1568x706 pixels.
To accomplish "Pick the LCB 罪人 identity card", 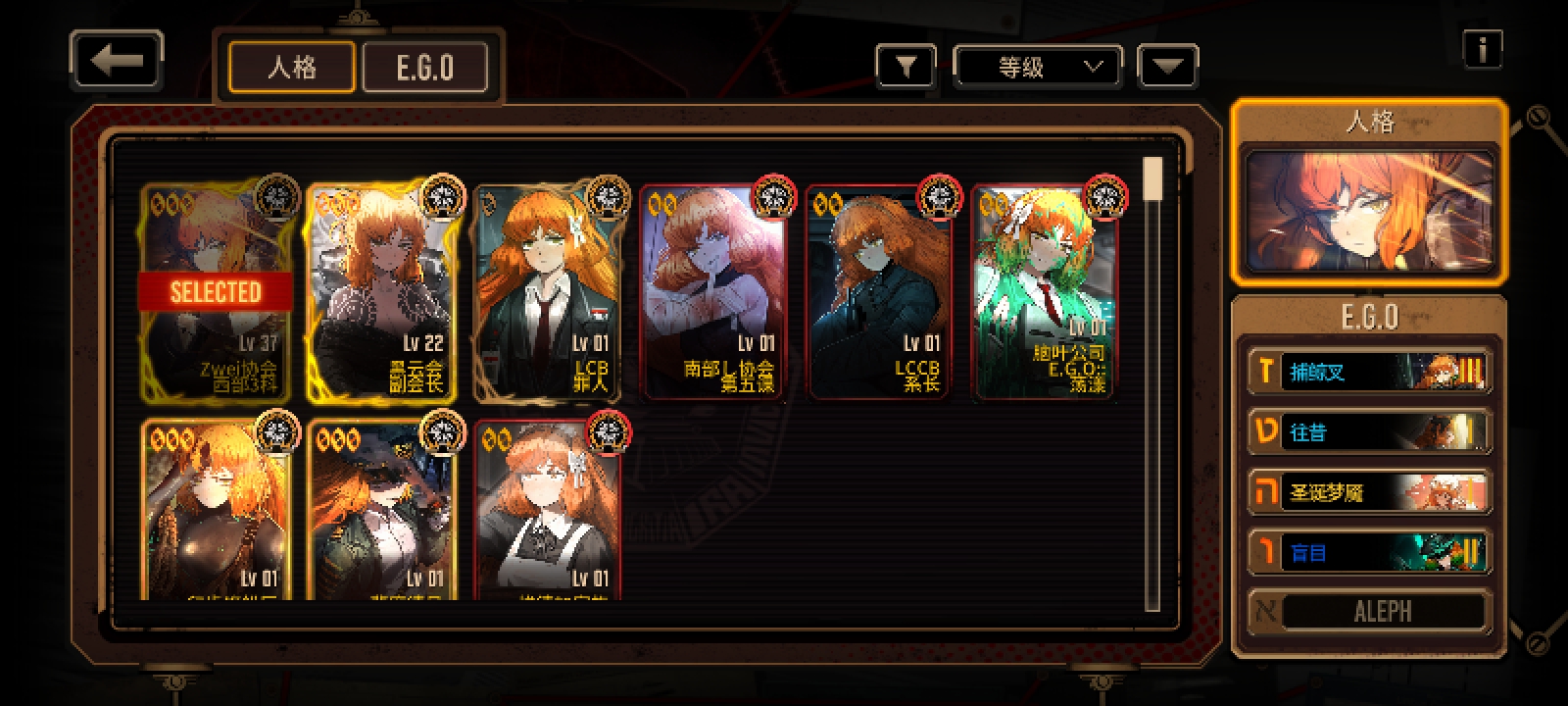I will pos(549,292).
